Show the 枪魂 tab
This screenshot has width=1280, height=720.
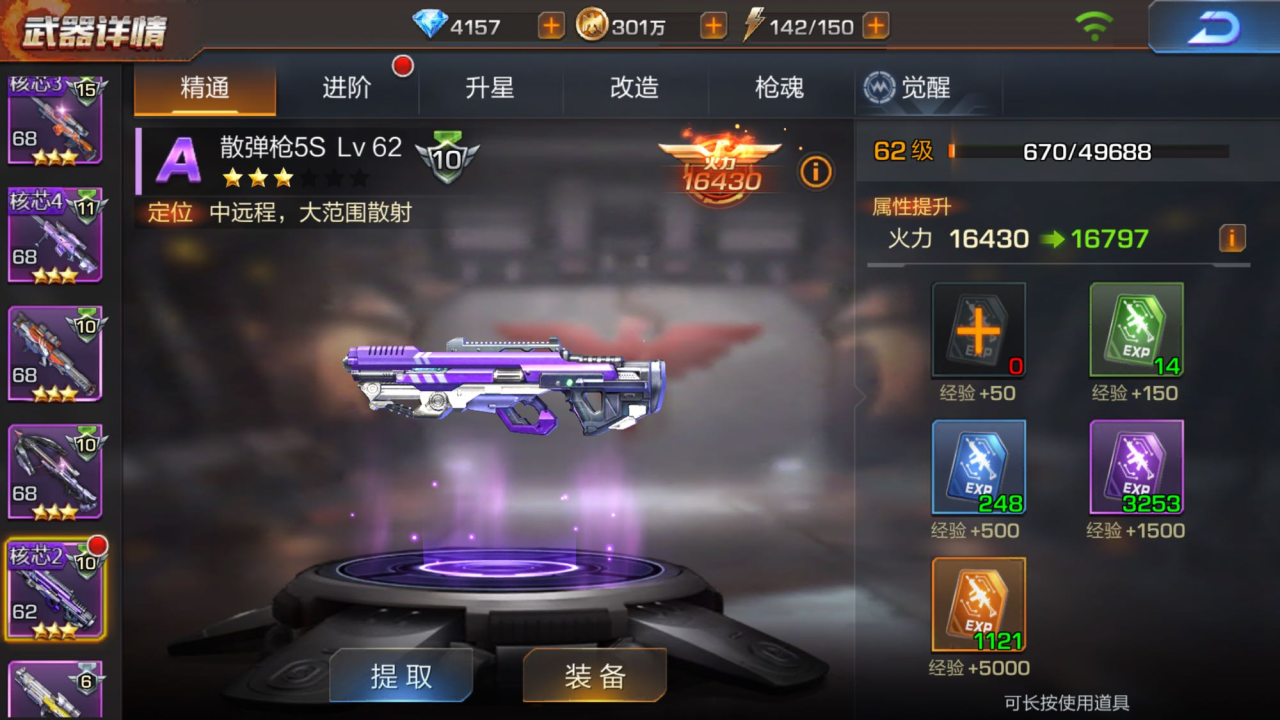coord(779,88)
